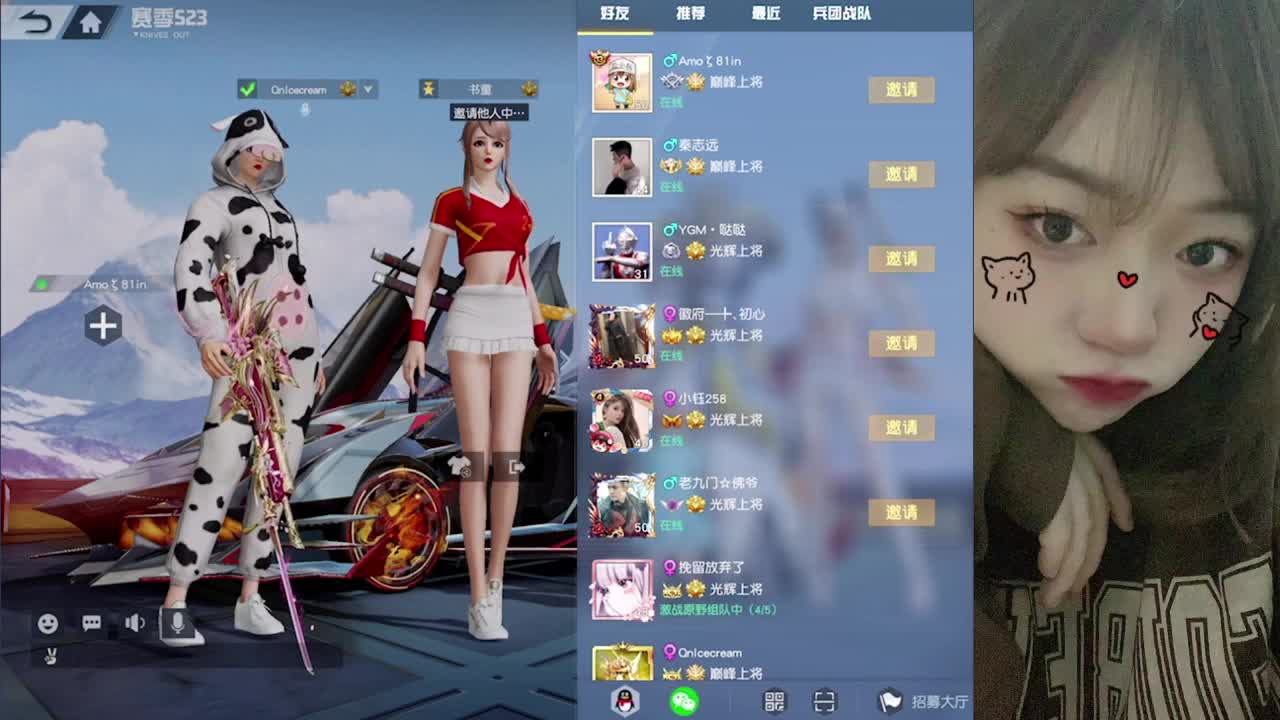This screenshot has width=1280, height=720.
Task: Select the outfit change icon near the character
Action: [x=459, y=464]
